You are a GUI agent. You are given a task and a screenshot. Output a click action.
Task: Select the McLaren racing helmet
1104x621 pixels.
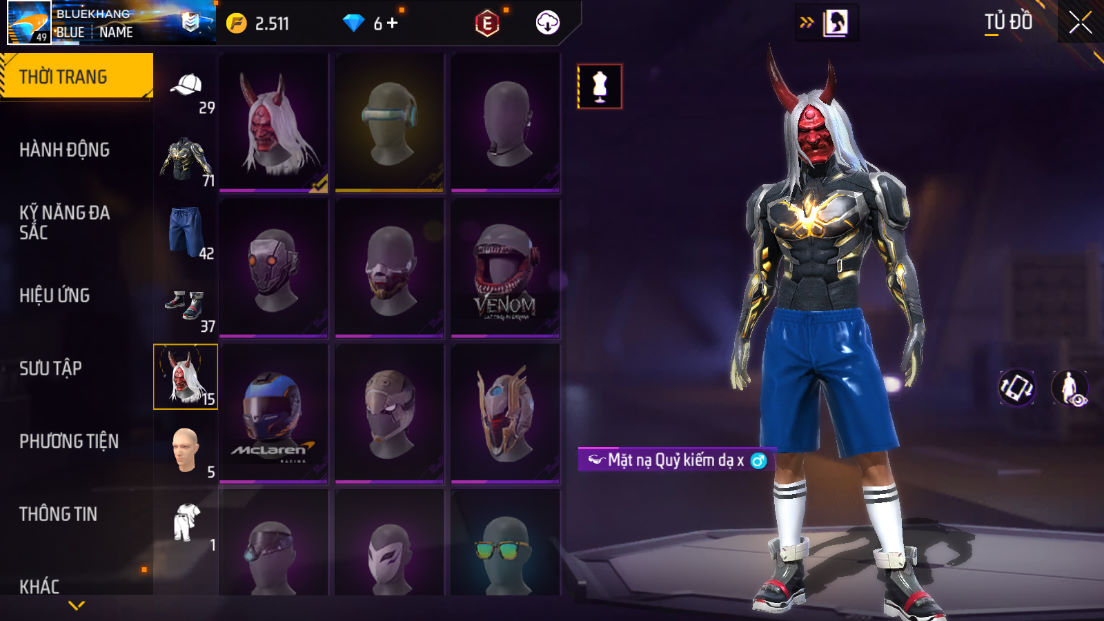pos(274,414)
